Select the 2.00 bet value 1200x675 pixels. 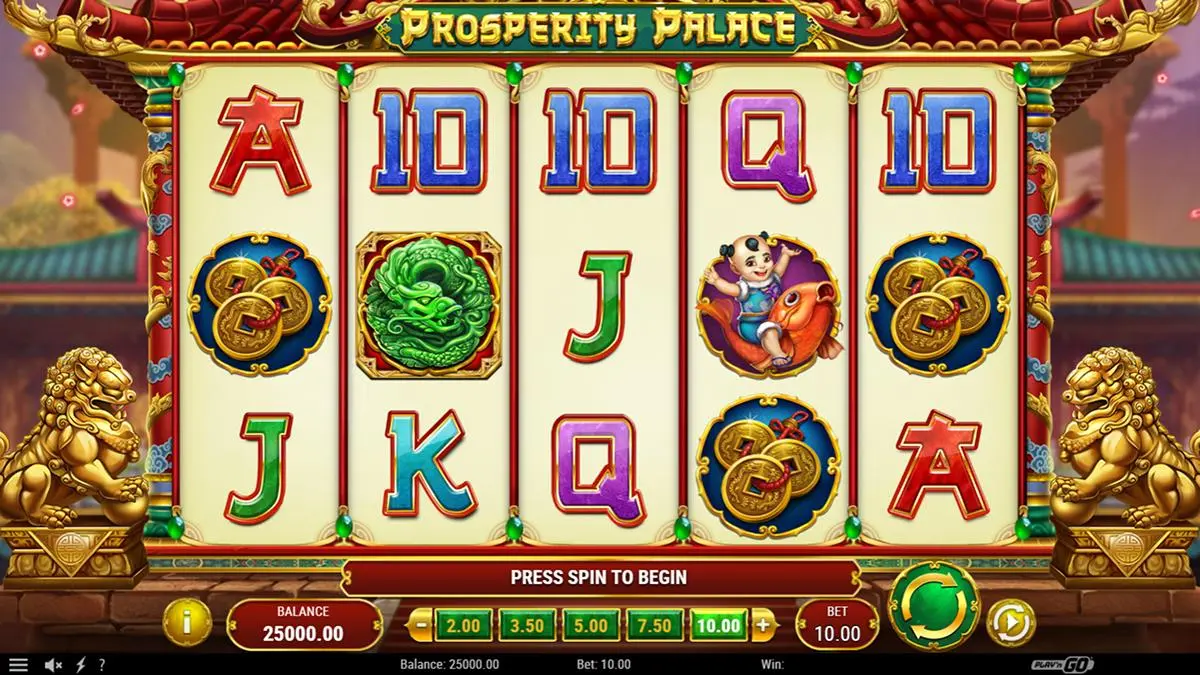[x=463, y=626]
